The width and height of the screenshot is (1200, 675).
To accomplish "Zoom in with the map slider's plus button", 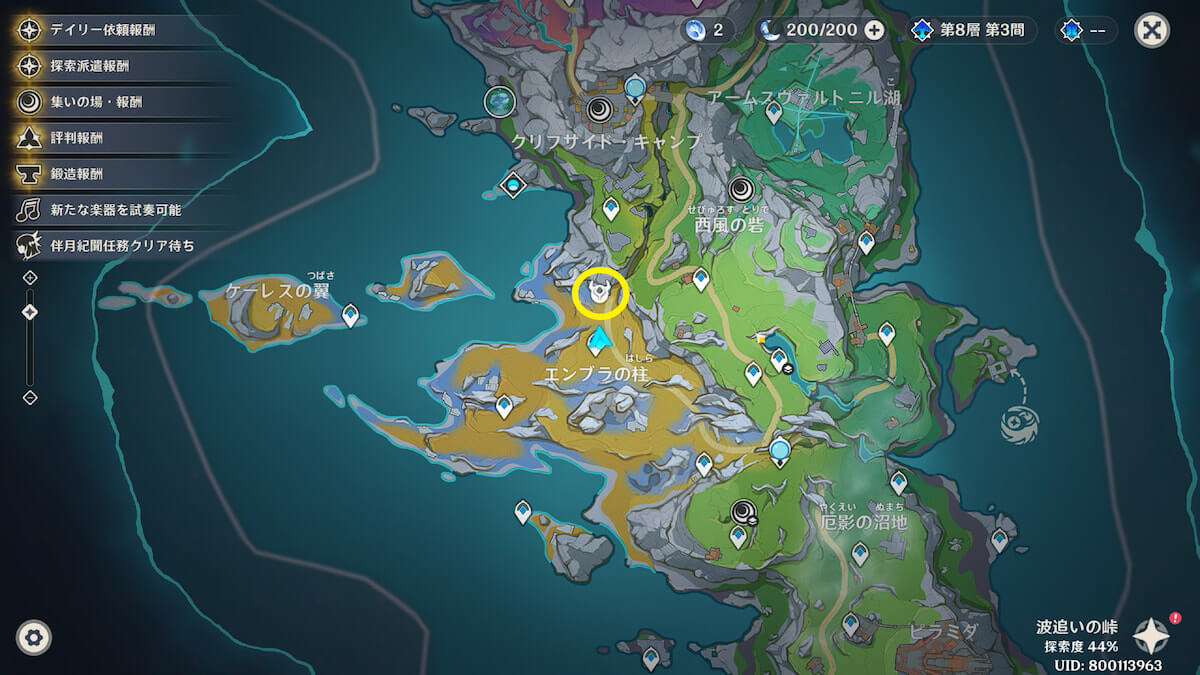I will (30, 277).
